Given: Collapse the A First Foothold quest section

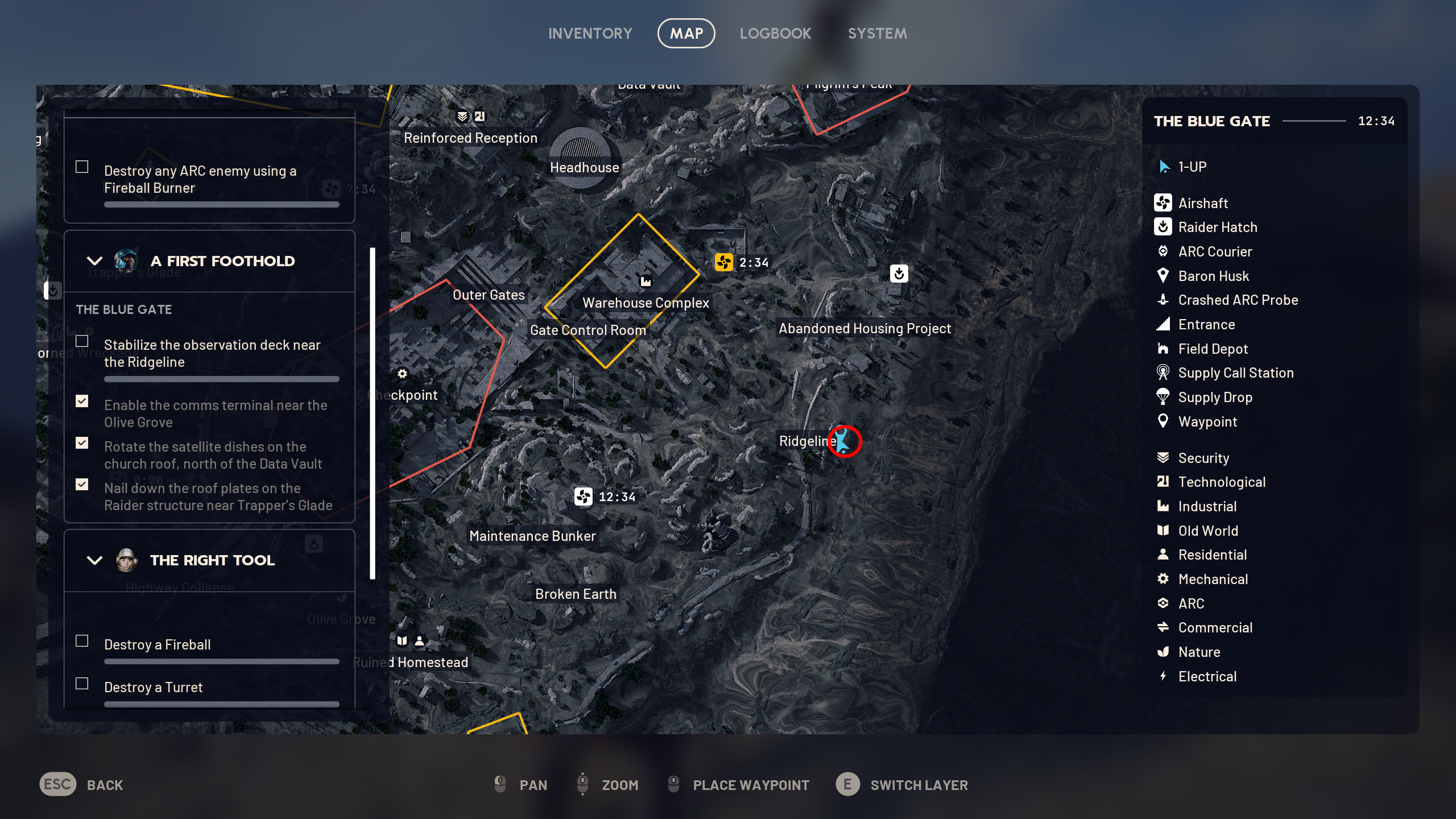Looking at the screenshot, I should [x=94, y=260].
